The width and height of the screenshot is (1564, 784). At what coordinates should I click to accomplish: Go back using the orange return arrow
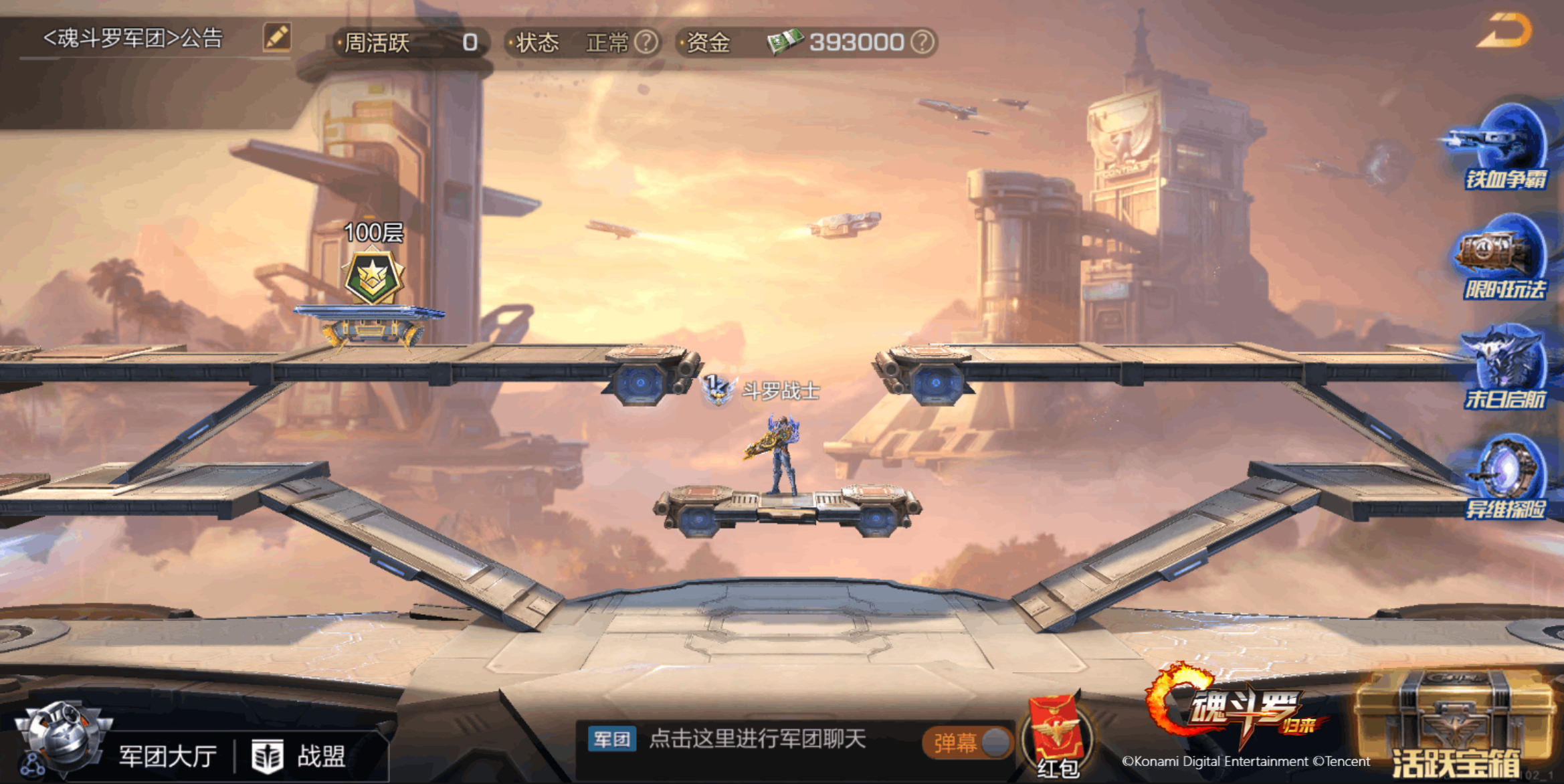click(x=1504, y=31)
